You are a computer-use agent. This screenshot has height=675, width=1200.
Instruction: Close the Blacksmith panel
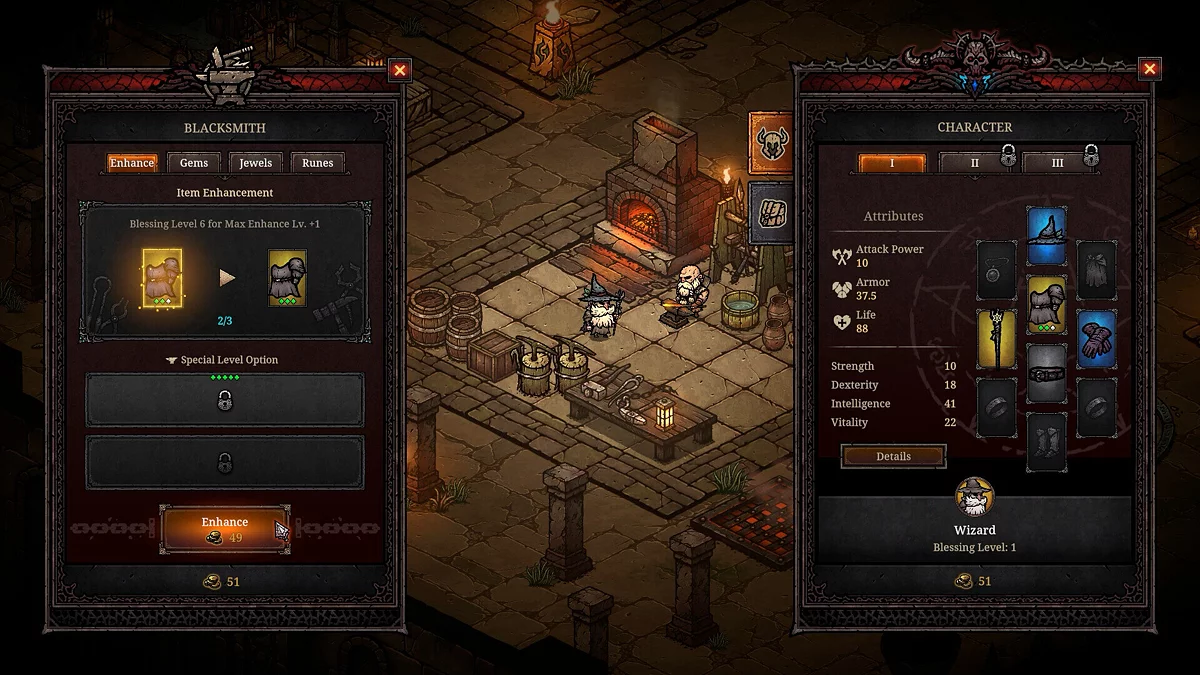point(399,70)
